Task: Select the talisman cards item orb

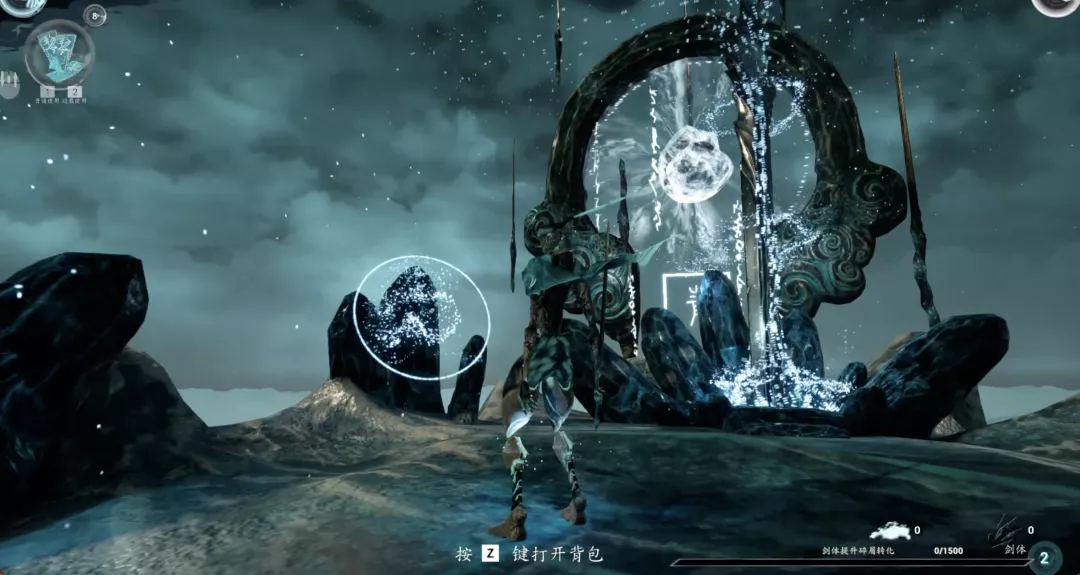Action: [x=59, y=53]
